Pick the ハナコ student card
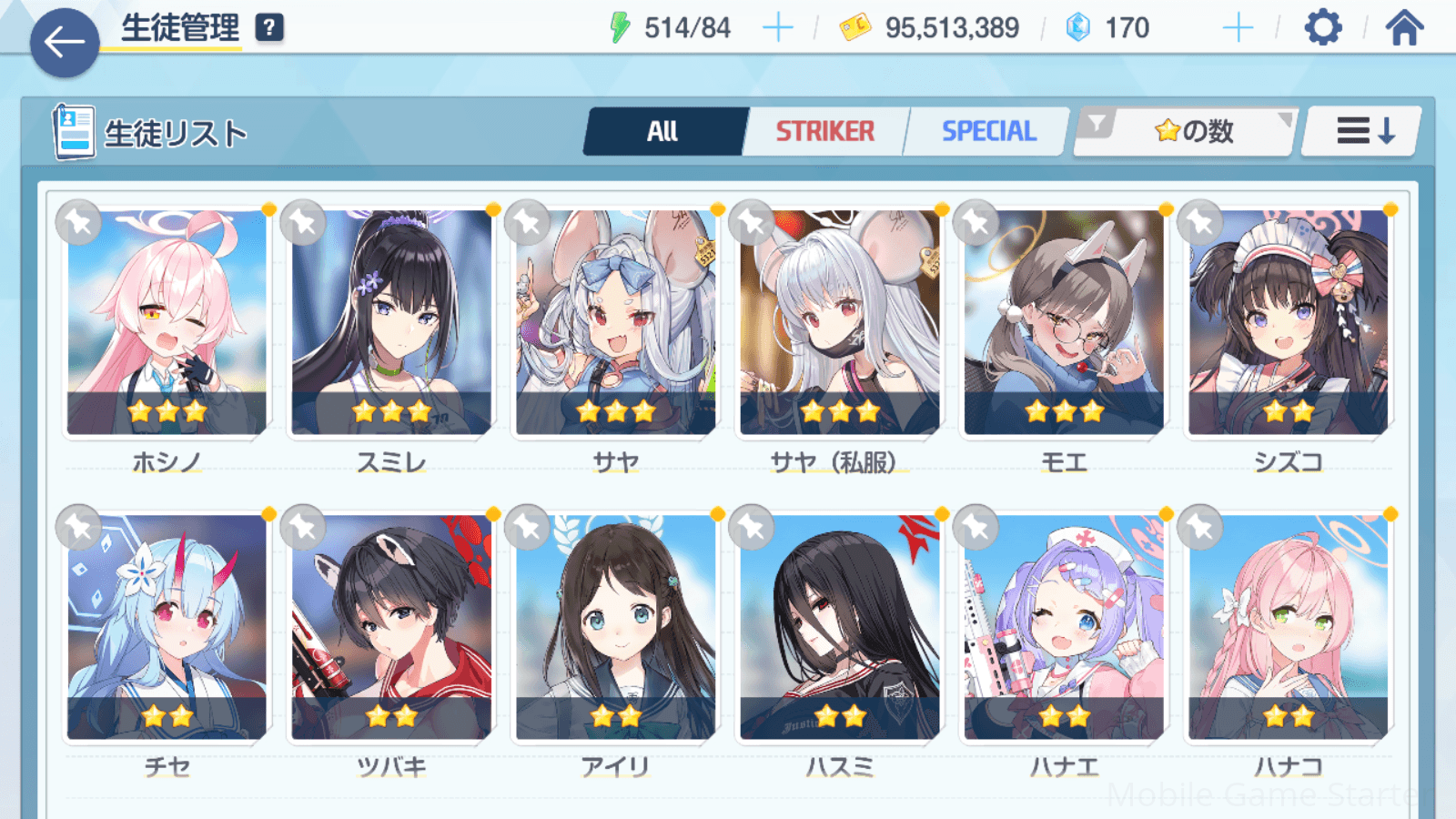Screen dimensions: 1456x819 [1288, 628]
